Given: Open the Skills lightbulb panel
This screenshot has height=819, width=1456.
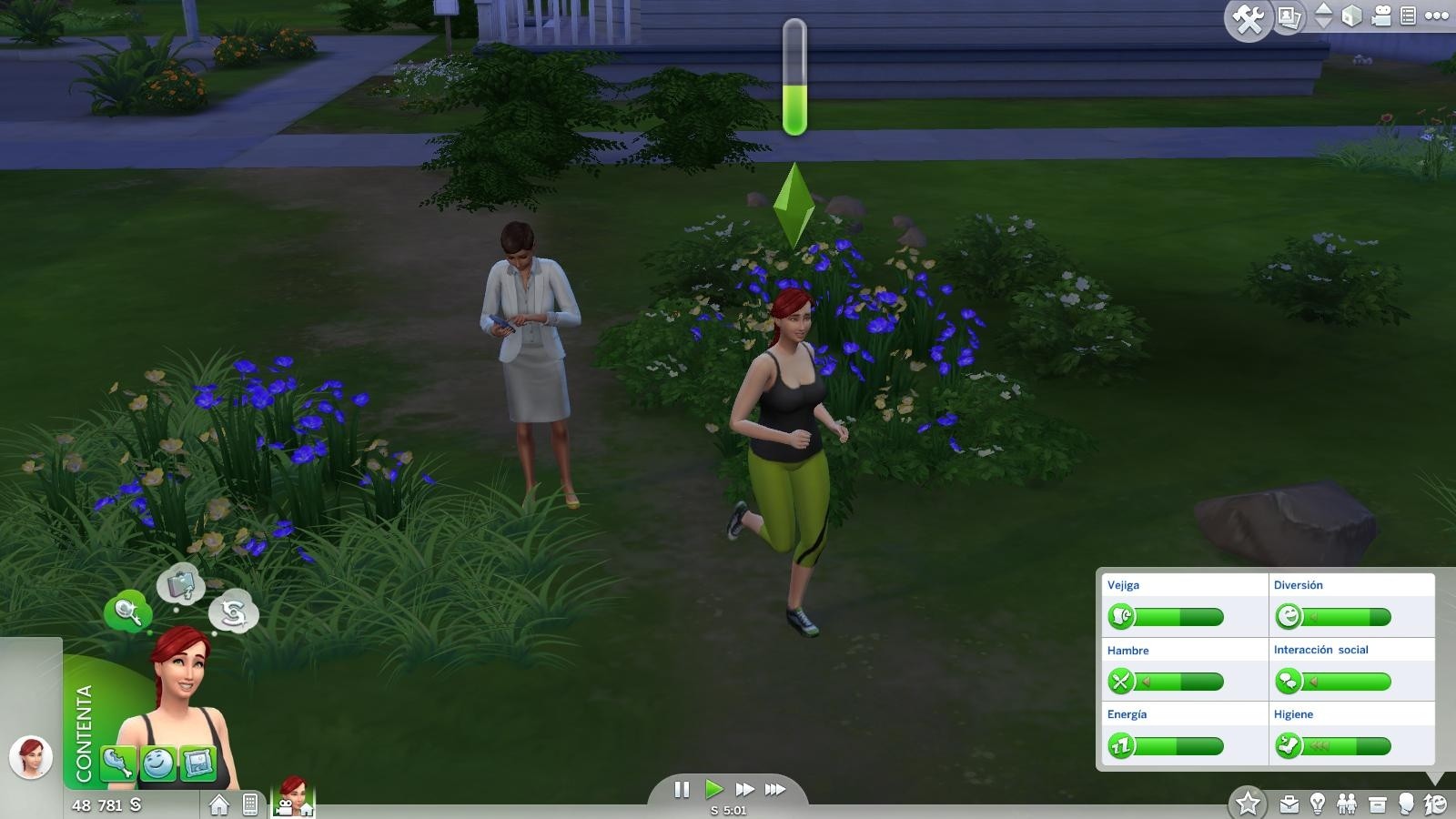Looking at the screenshot, I should [x=1318, y=804].
